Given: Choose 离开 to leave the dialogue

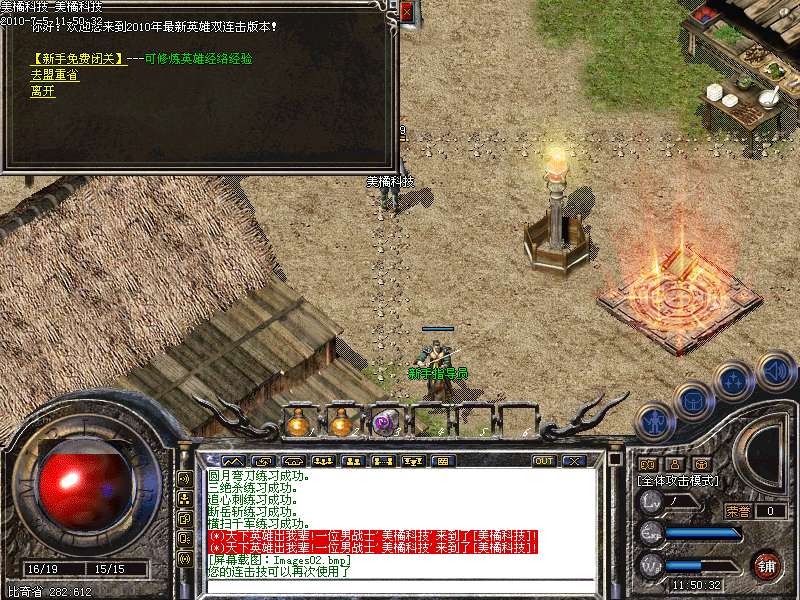Looking at the screenshot, I should [42, 90].
